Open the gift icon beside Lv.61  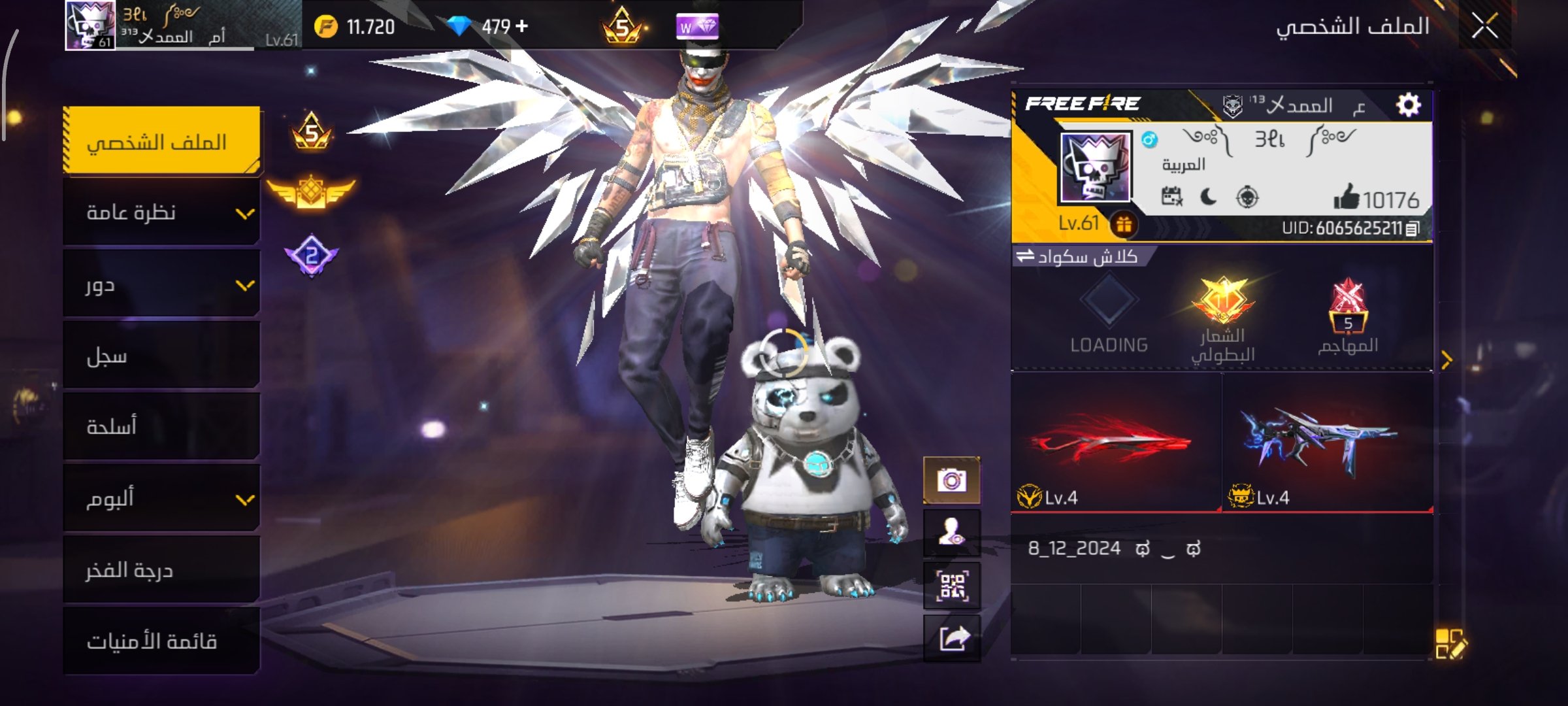[1124, 225]
